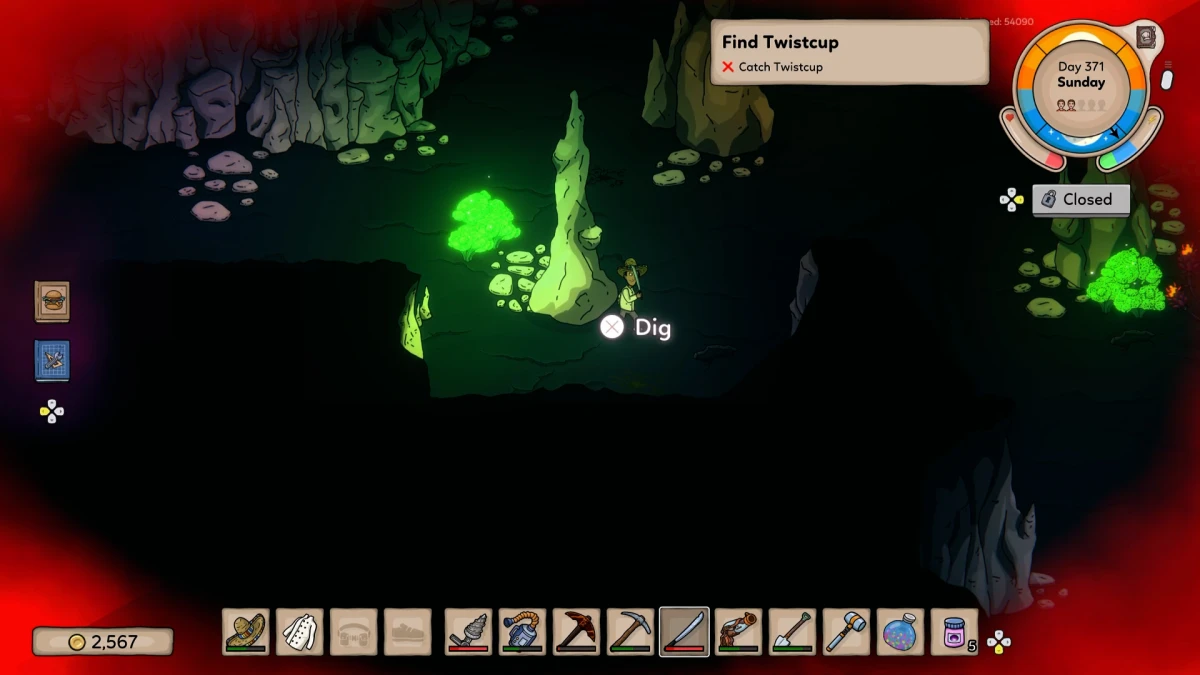
Task: Select the machete blade slot
Action: [x=685, y=632]
